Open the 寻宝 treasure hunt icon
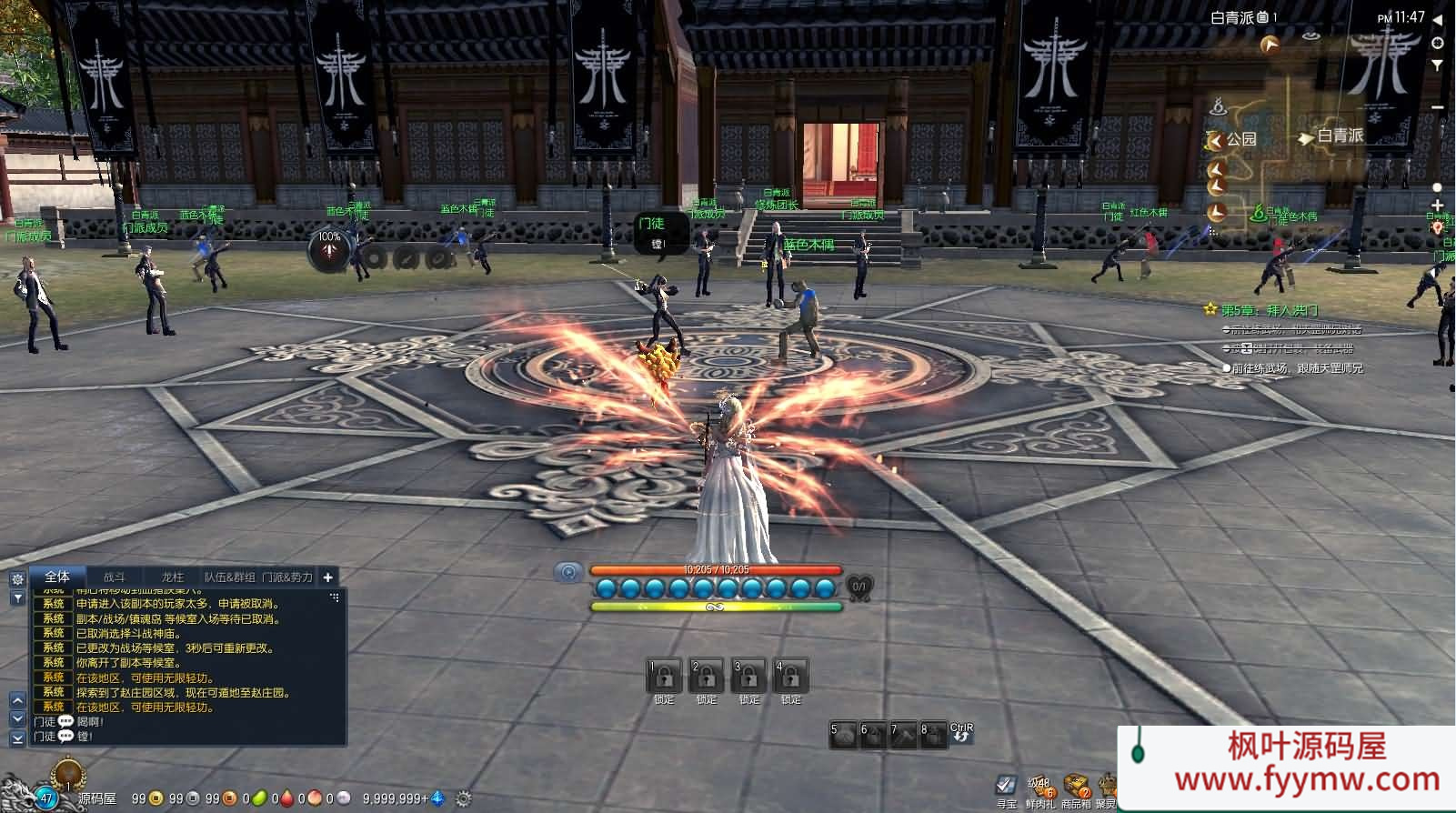 [1006, 787]
